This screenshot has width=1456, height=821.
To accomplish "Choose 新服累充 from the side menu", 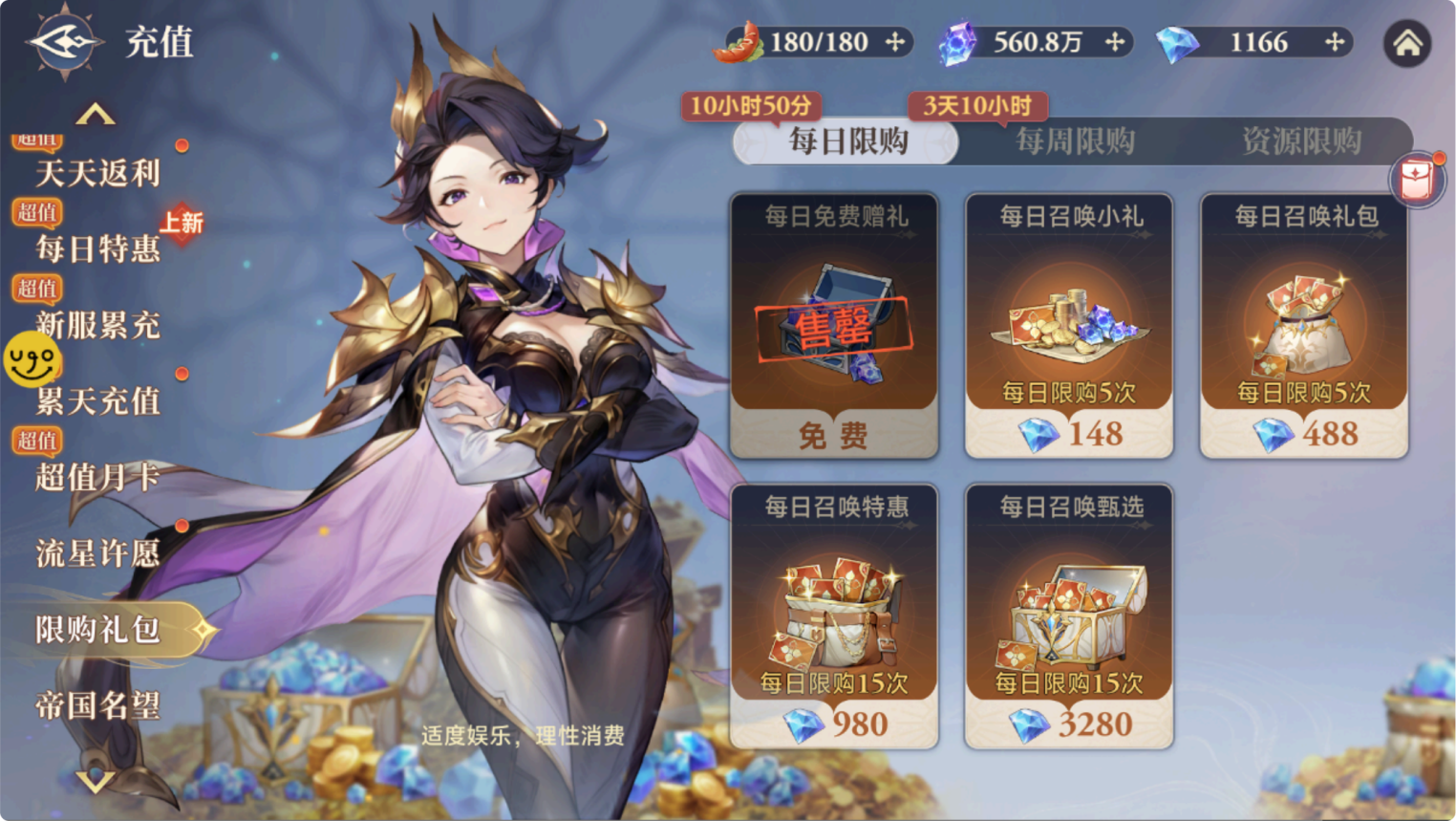I will [x=97, y=325].
